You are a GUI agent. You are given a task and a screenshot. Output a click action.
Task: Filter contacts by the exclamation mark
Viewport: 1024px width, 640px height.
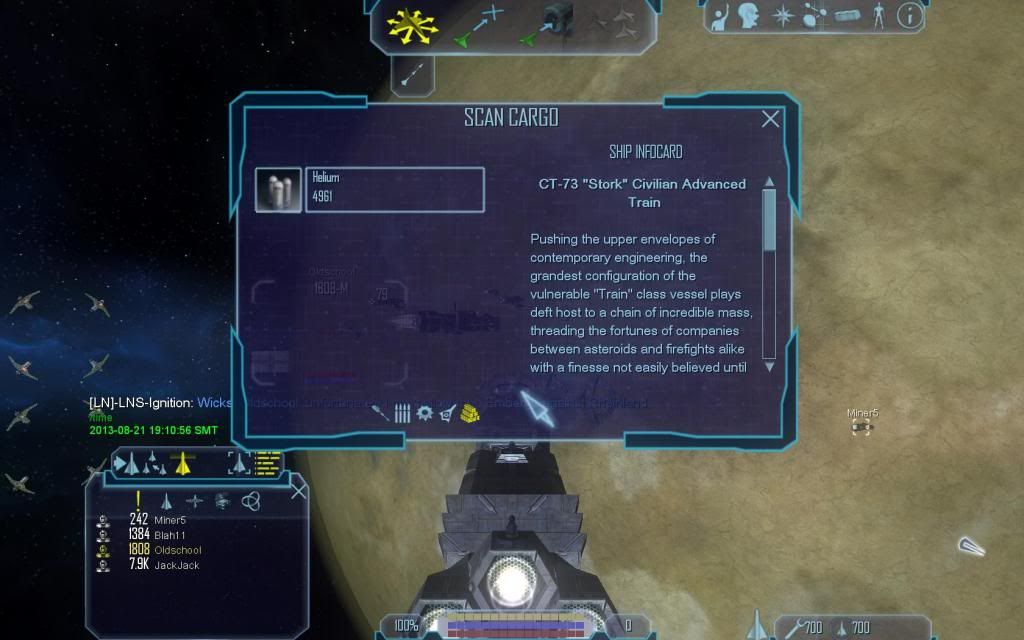click(x=138, y=500)
